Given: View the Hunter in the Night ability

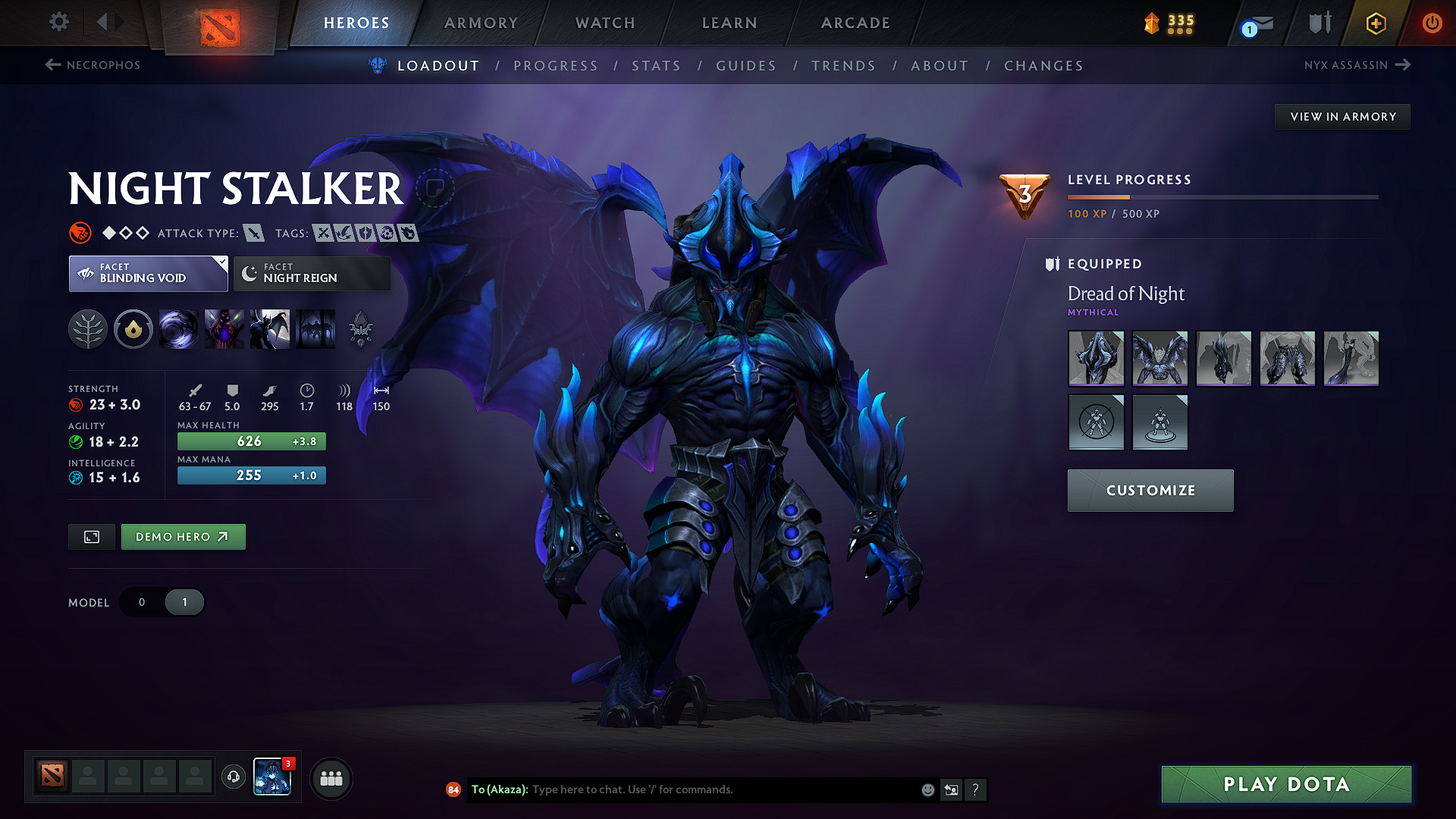Looking at the screenshot, I should pyautogui.click(x=270, y=329).
